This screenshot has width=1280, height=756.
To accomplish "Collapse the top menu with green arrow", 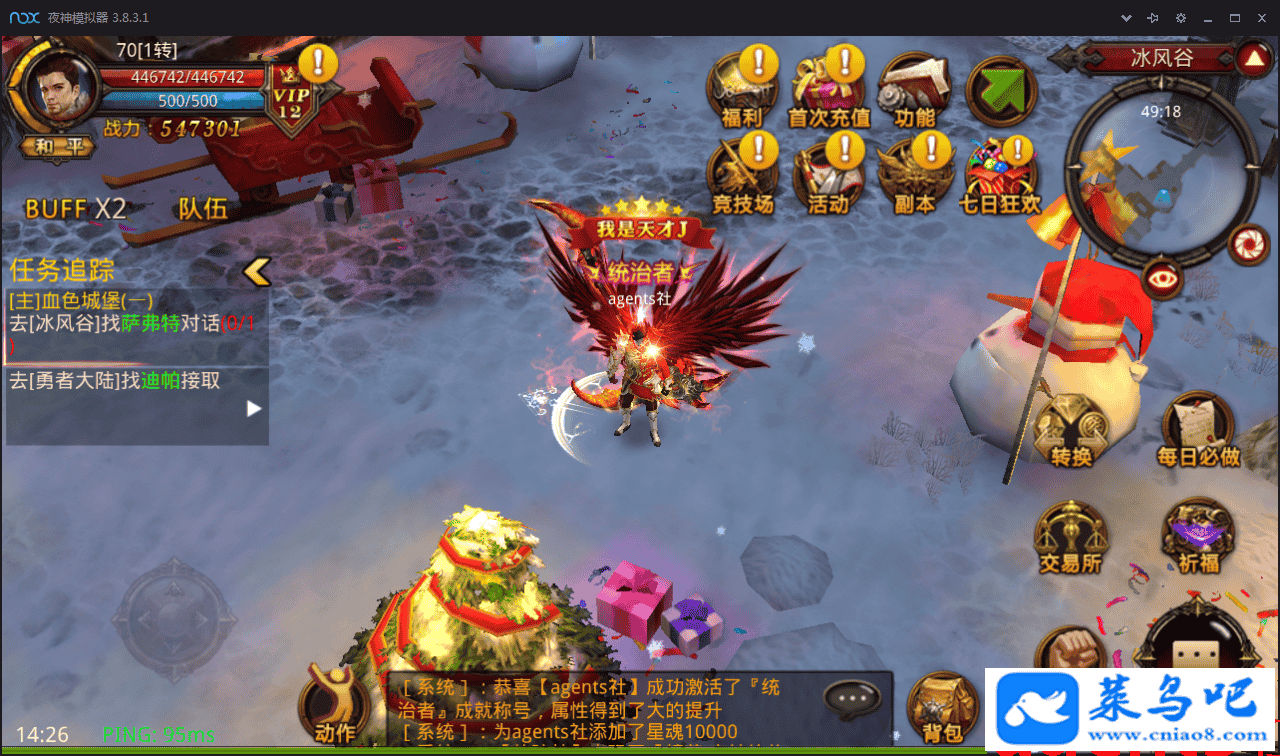I will tap(1001, 89).
